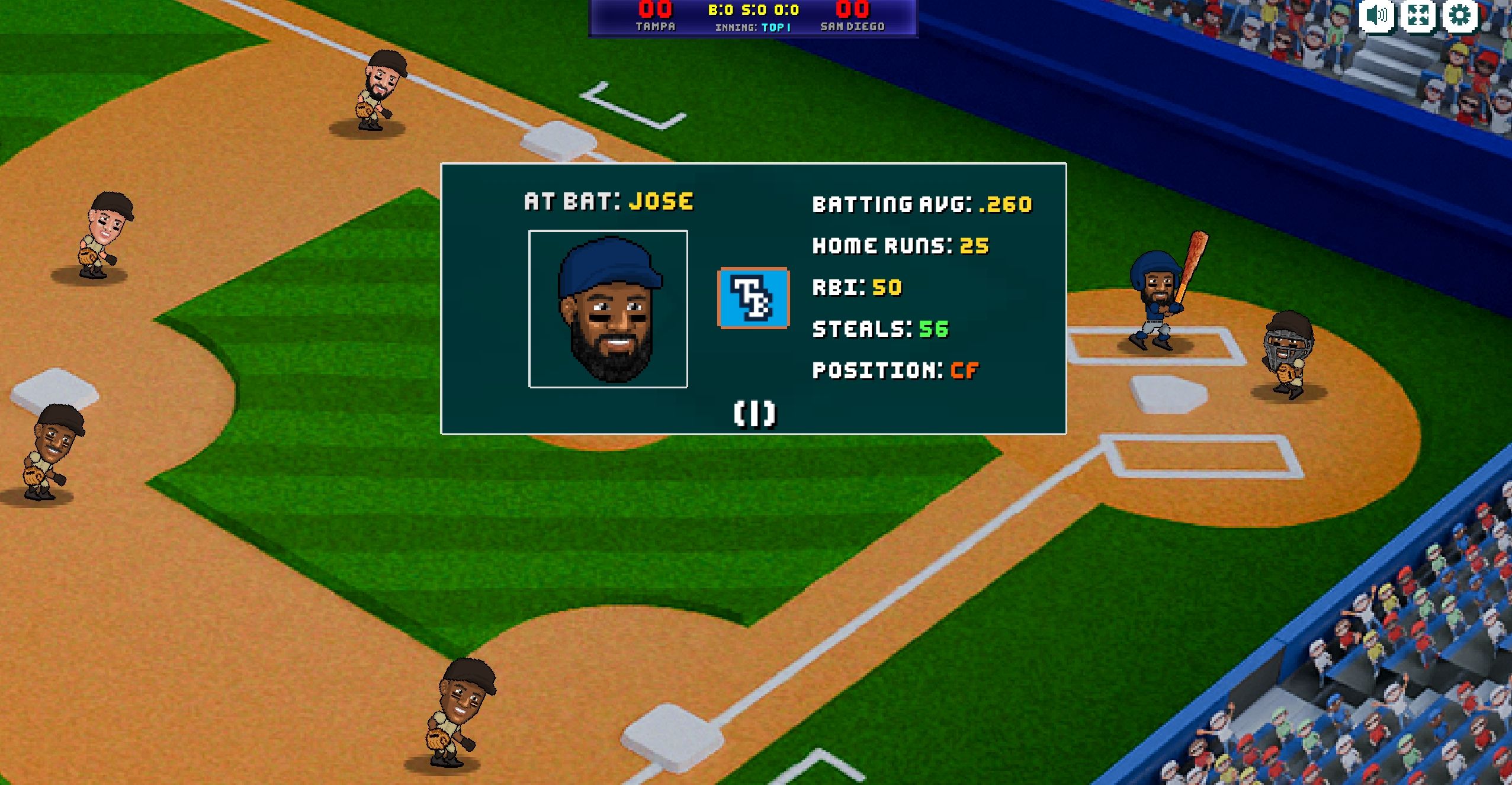Enter fullscreen mode with the expand icon
This screenshot has height=785, width=1512.
(x=1418, y=15)
